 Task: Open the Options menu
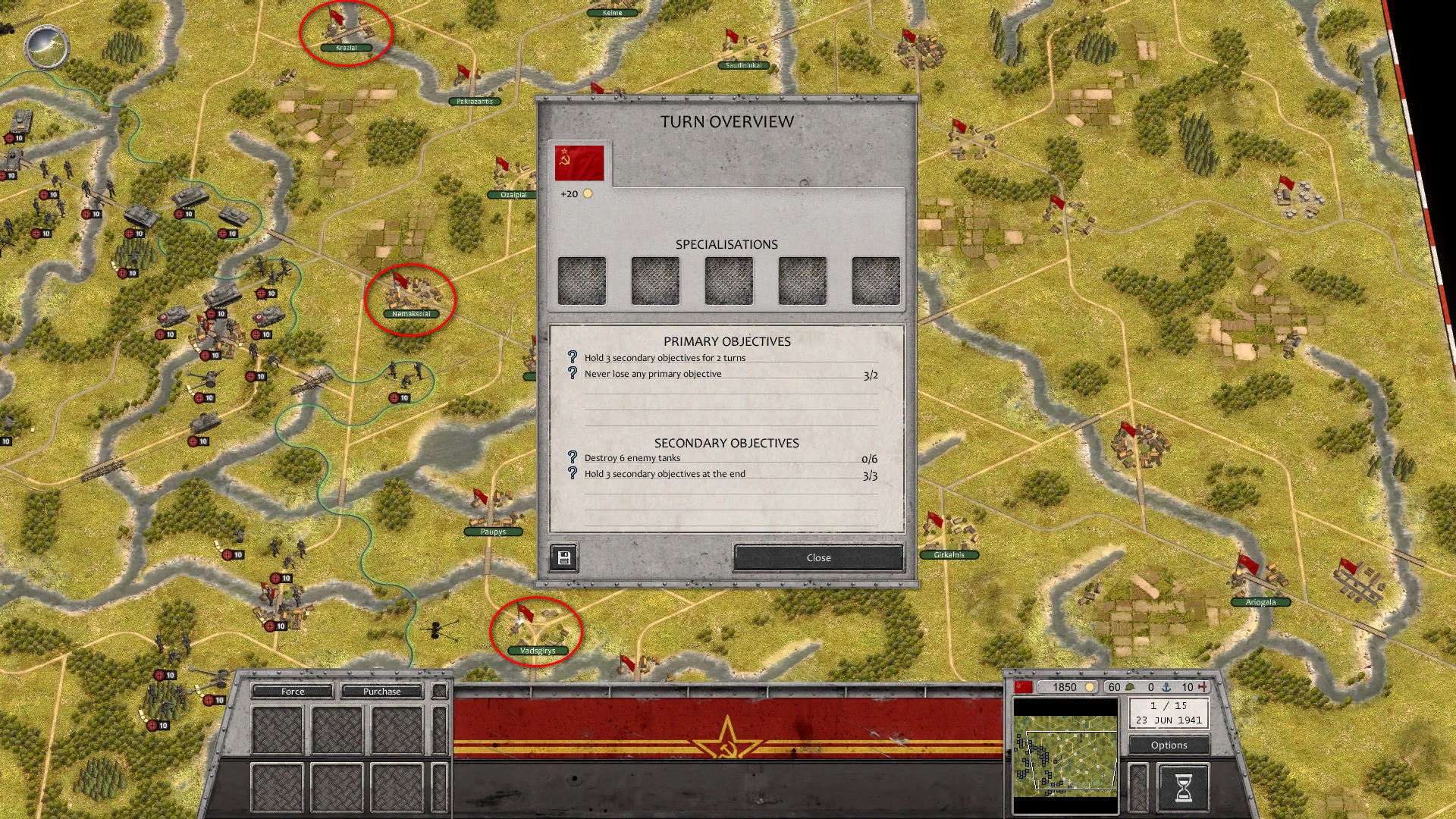(1169, 745)
